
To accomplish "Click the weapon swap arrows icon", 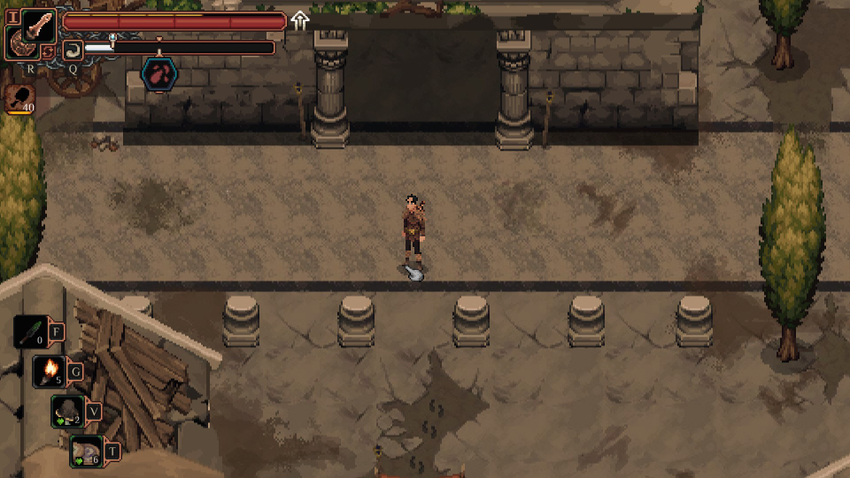I will [x=48, y=51].
